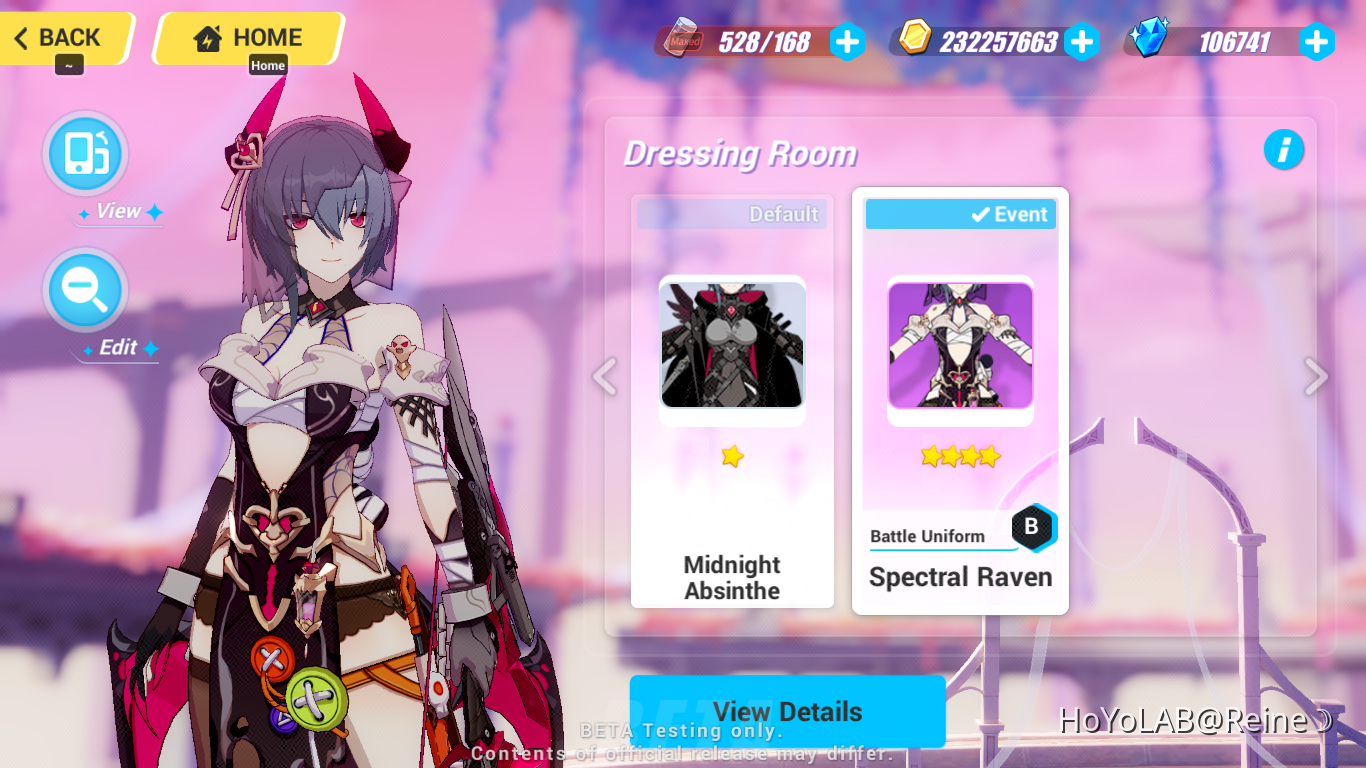
Task: Click the plus icon next to stamina counter
Action: 847,41
